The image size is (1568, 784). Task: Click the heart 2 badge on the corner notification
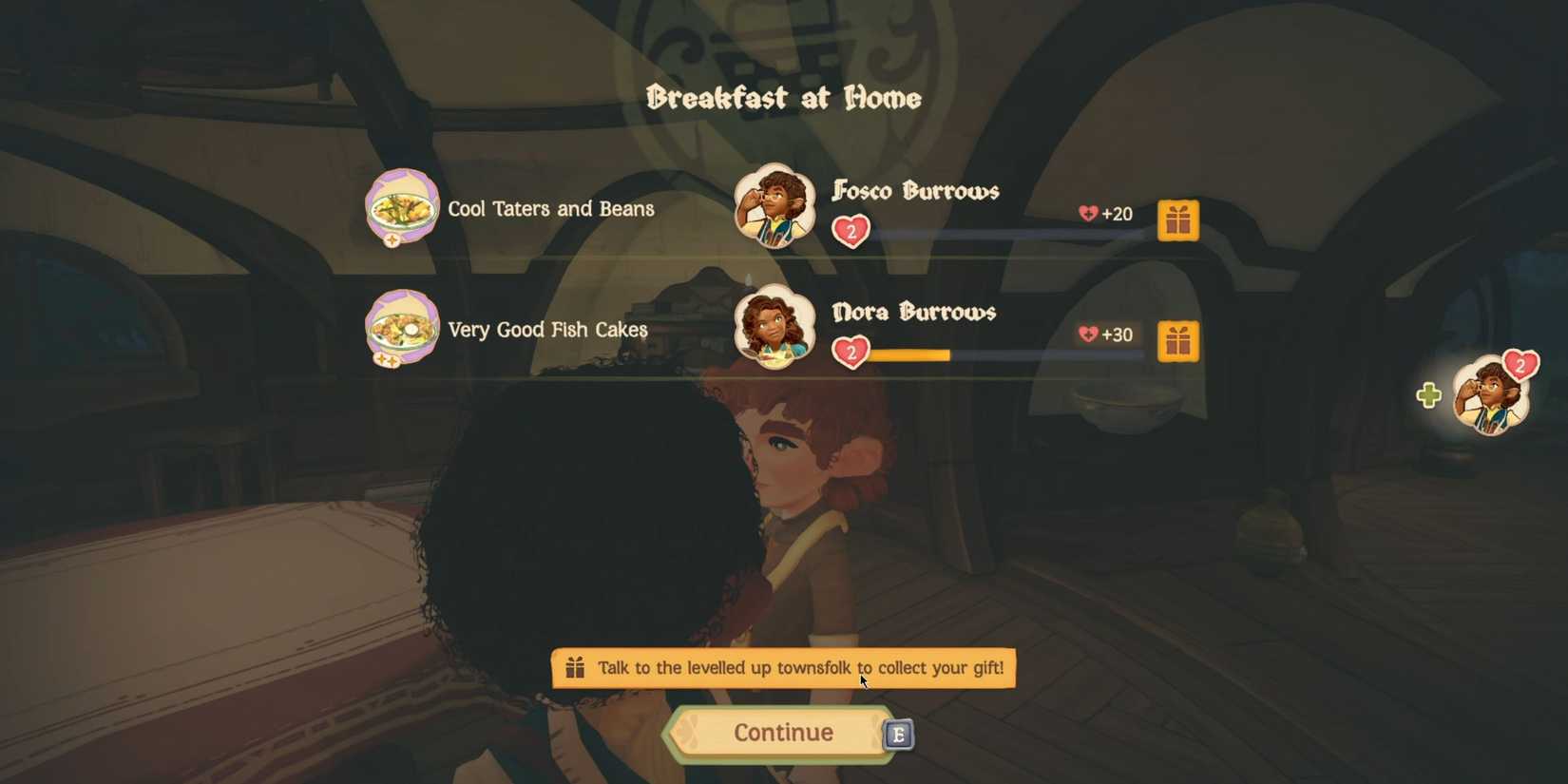pyautogui.click(x=1522, y=366)
